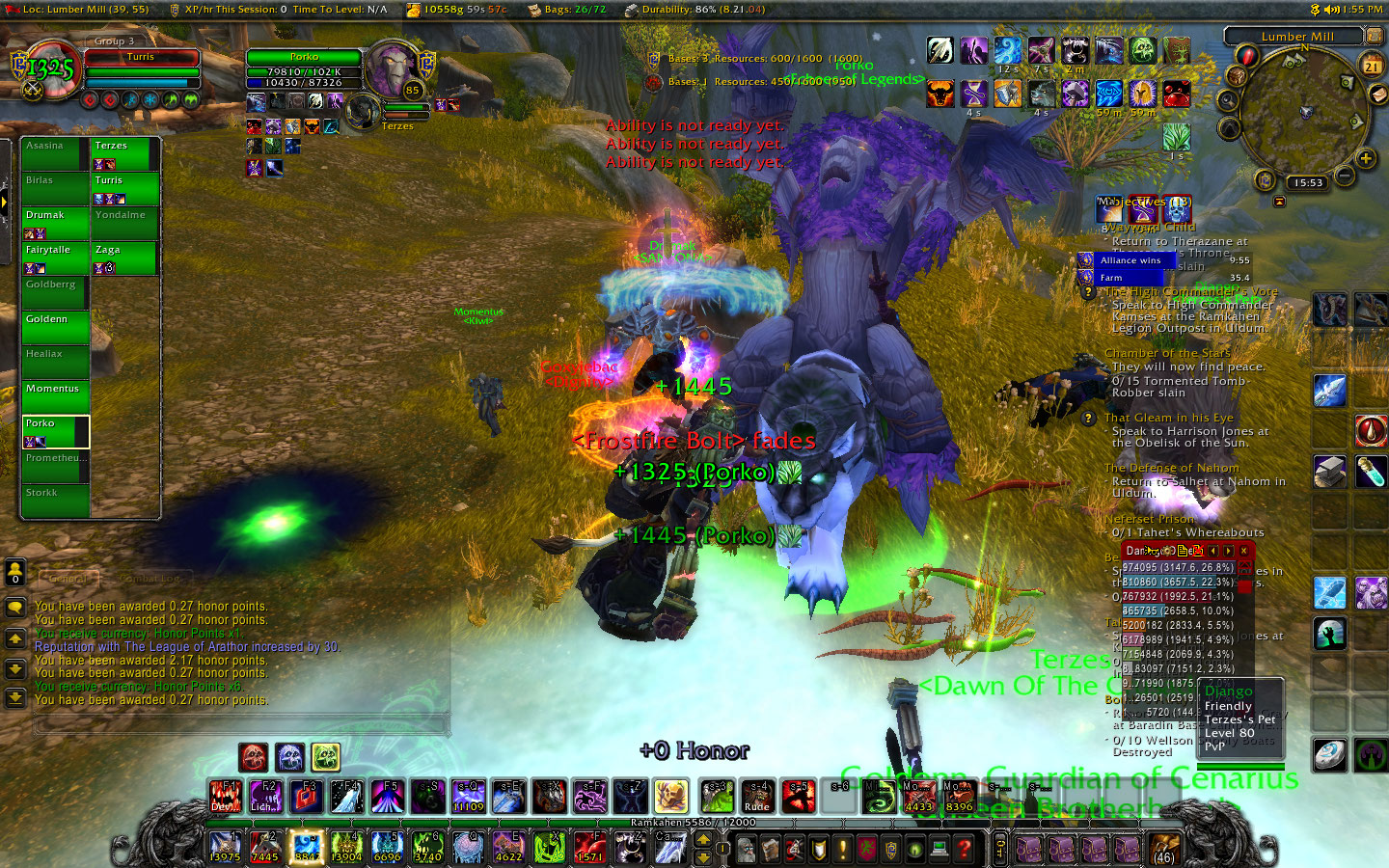Click the yellow exclamation quest log button
Image resolution: width=1389 pixels, height=868 pixels.
pos(843,849)
